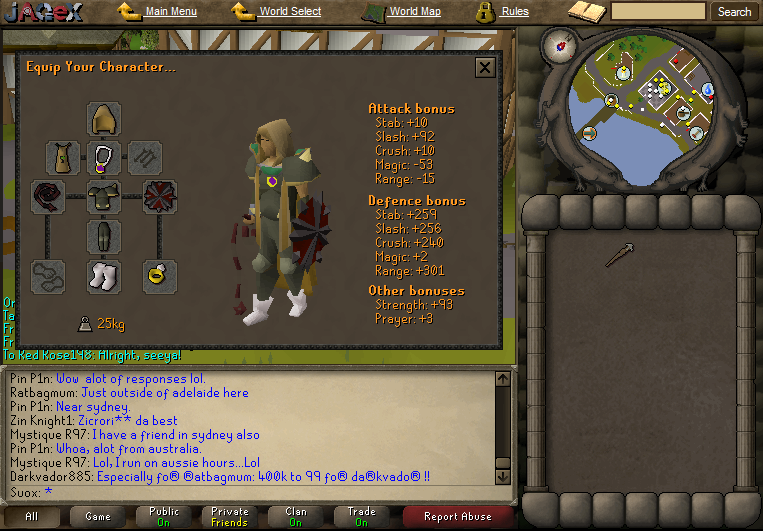Select the whip weapon slot
Viewport: 763px width, 531px height.
47,196
